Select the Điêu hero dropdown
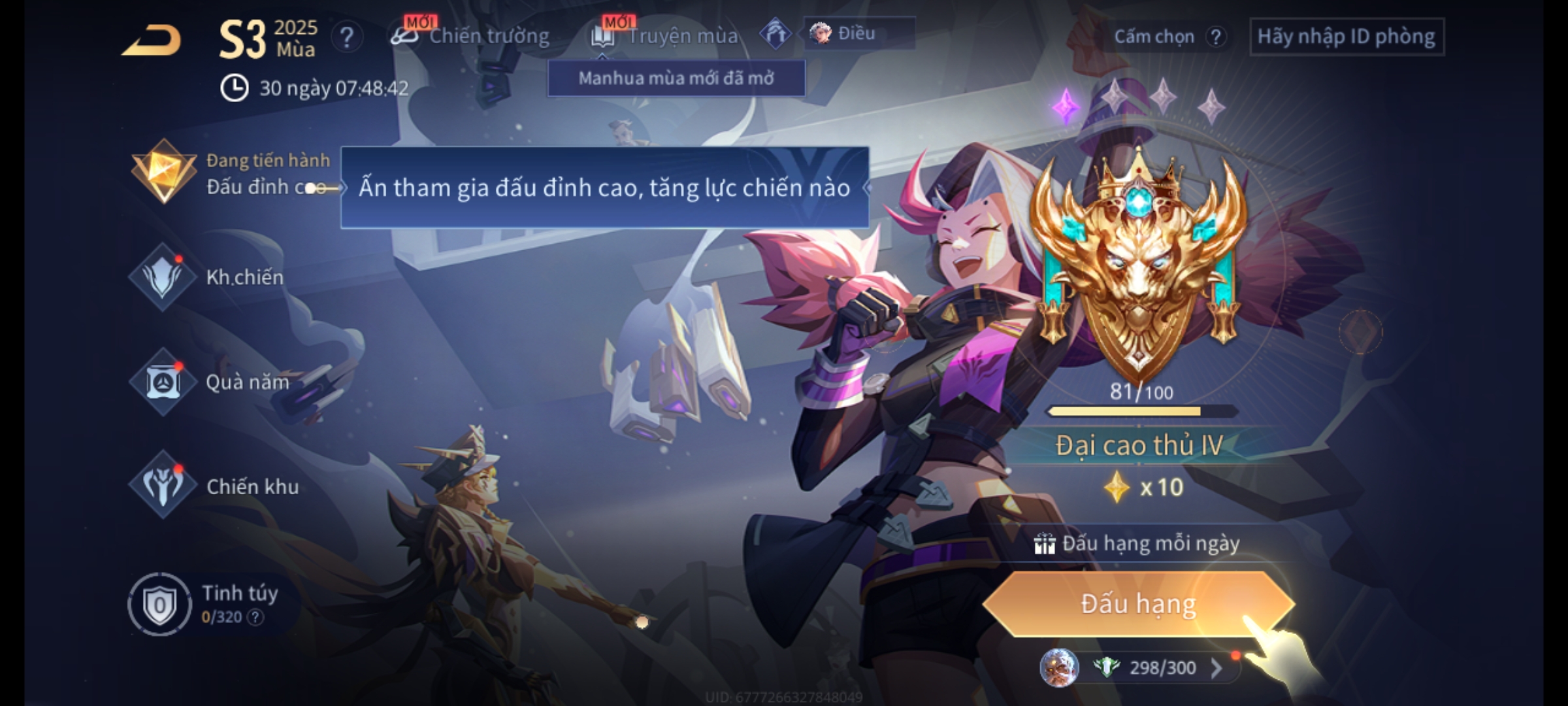1568x706 pixels. (858, 33)
